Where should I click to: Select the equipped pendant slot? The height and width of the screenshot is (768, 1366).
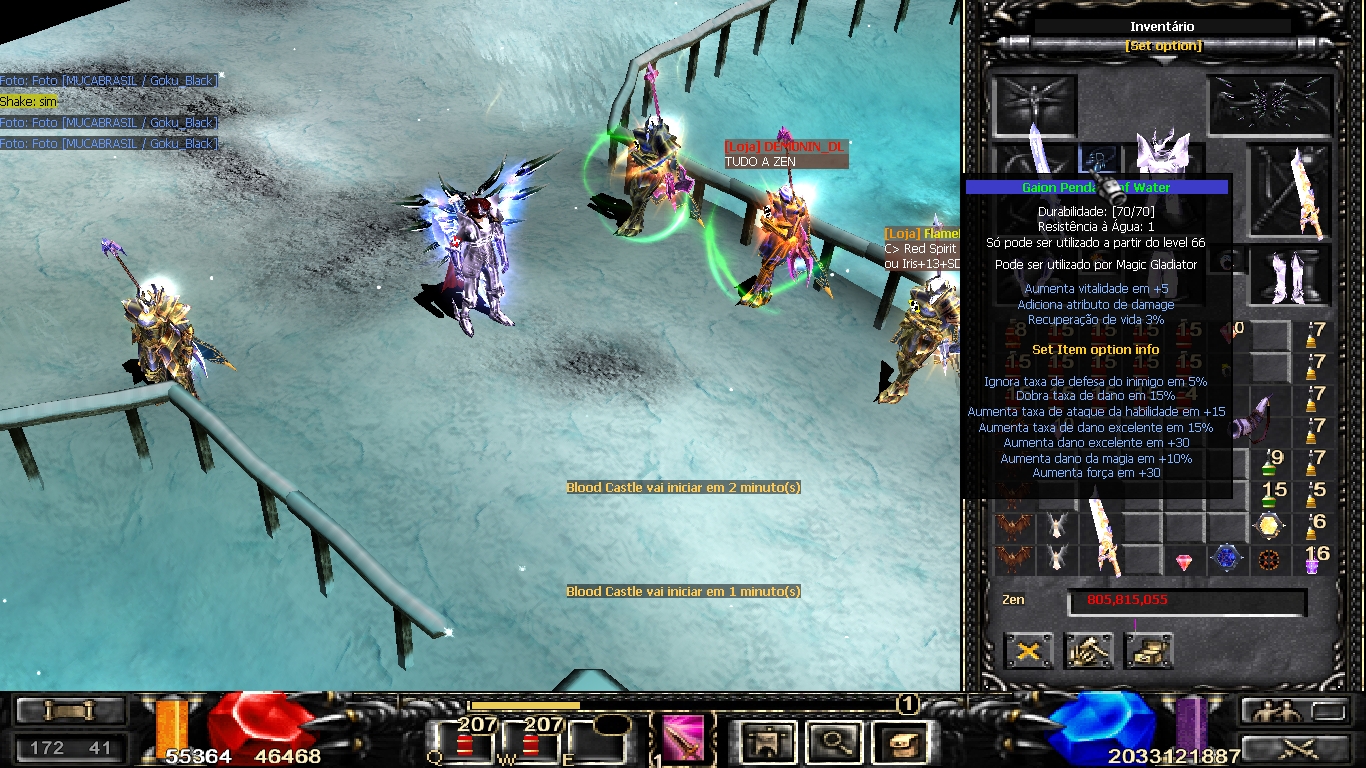click(1099, 160)
